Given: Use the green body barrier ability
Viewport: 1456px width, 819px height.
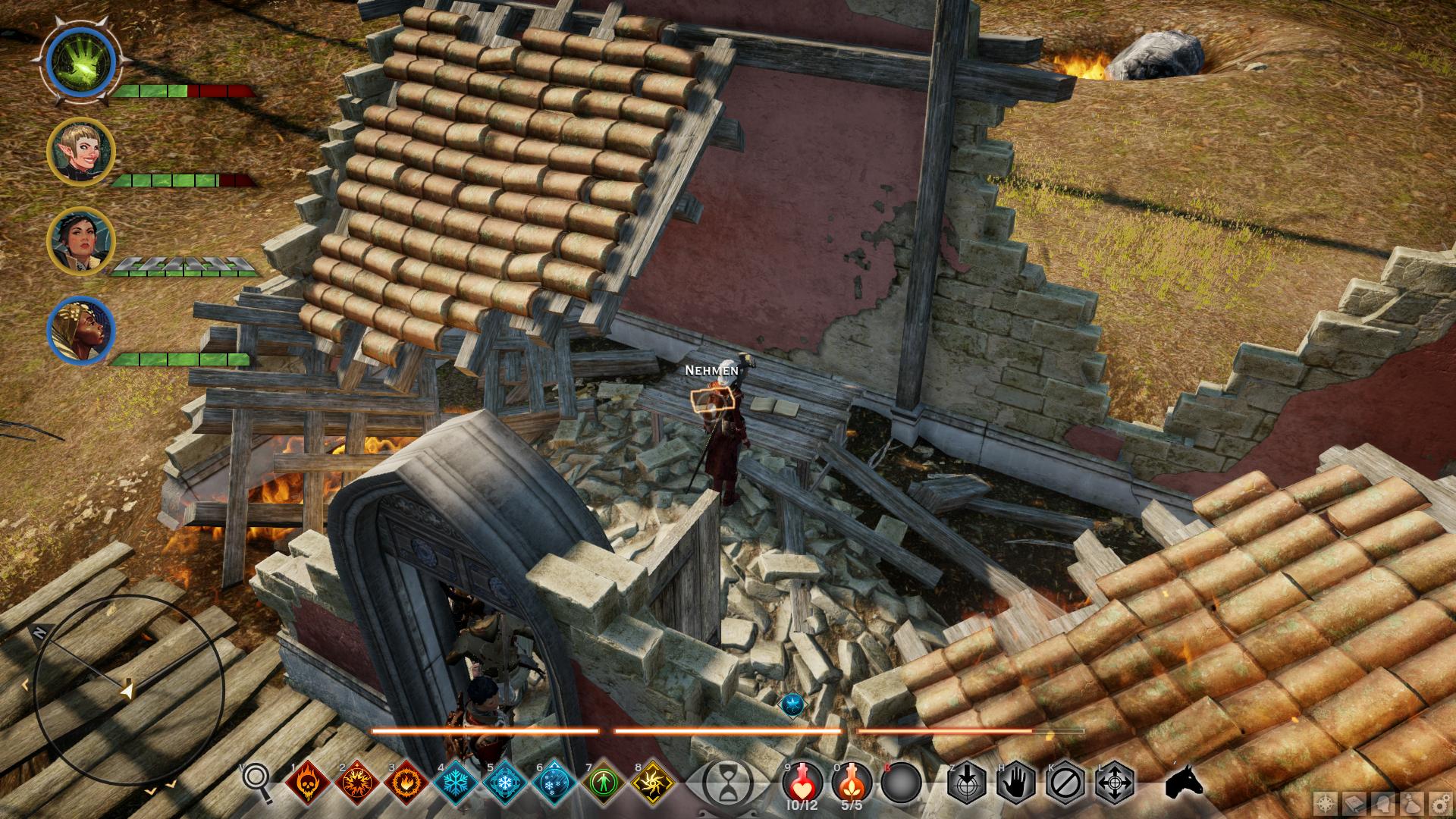Looking at the screenshot, I should 604,782.
